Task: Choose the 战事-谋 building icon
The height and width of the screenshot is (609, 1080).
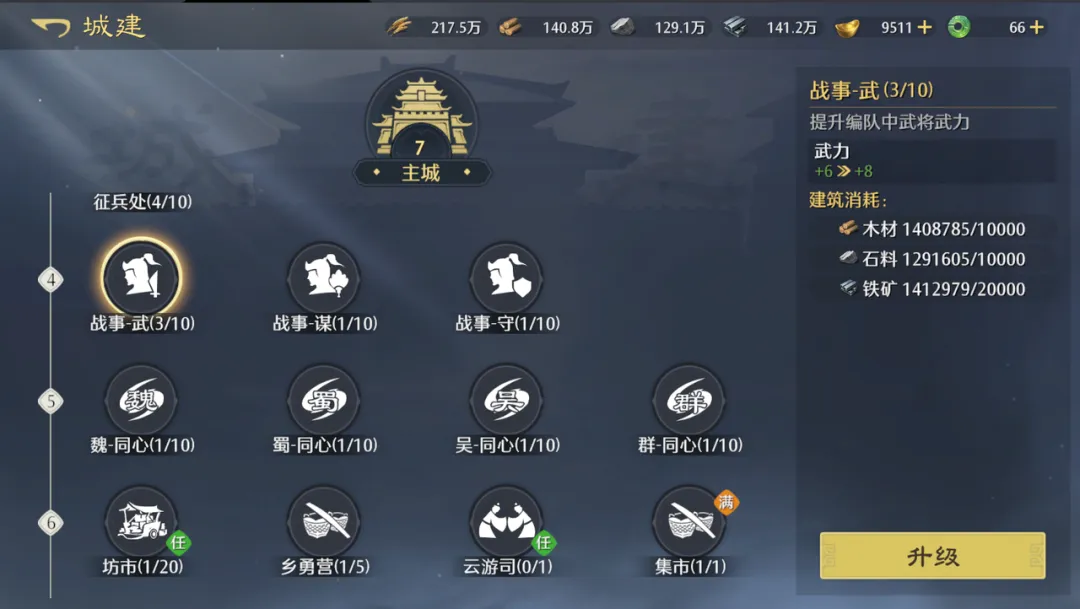Action: 324,278
